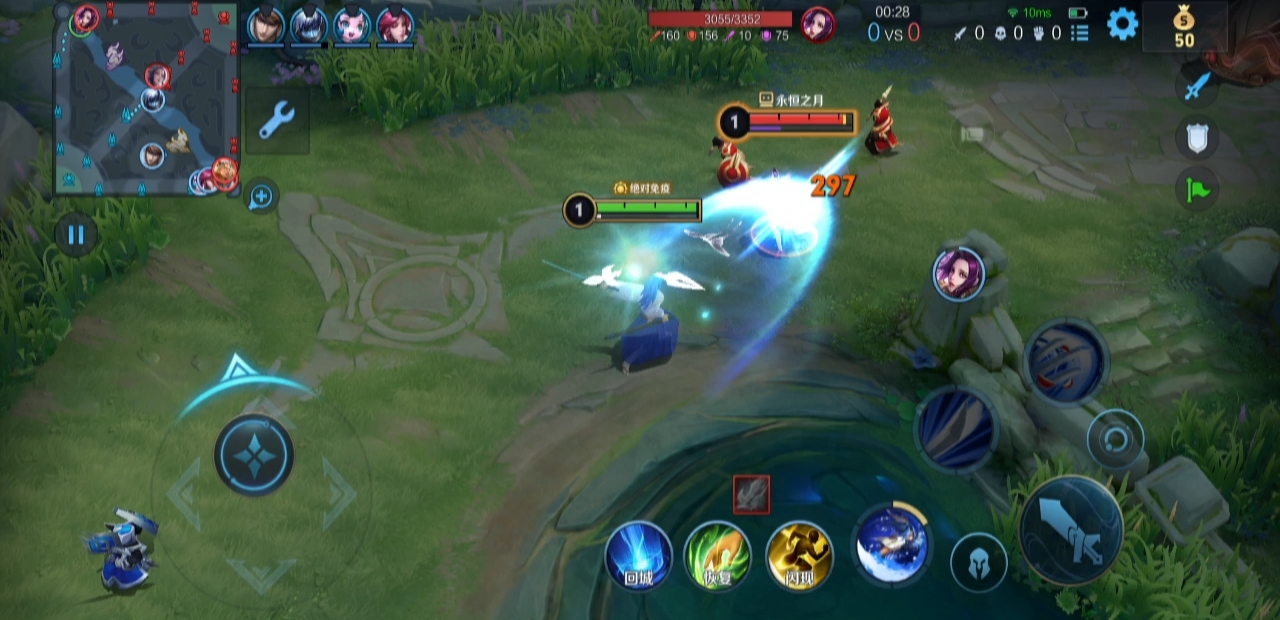This screenshot has height=620, width=1280.
Task: Activate the moon ultimate ability
Action: [x=892, y=543]
